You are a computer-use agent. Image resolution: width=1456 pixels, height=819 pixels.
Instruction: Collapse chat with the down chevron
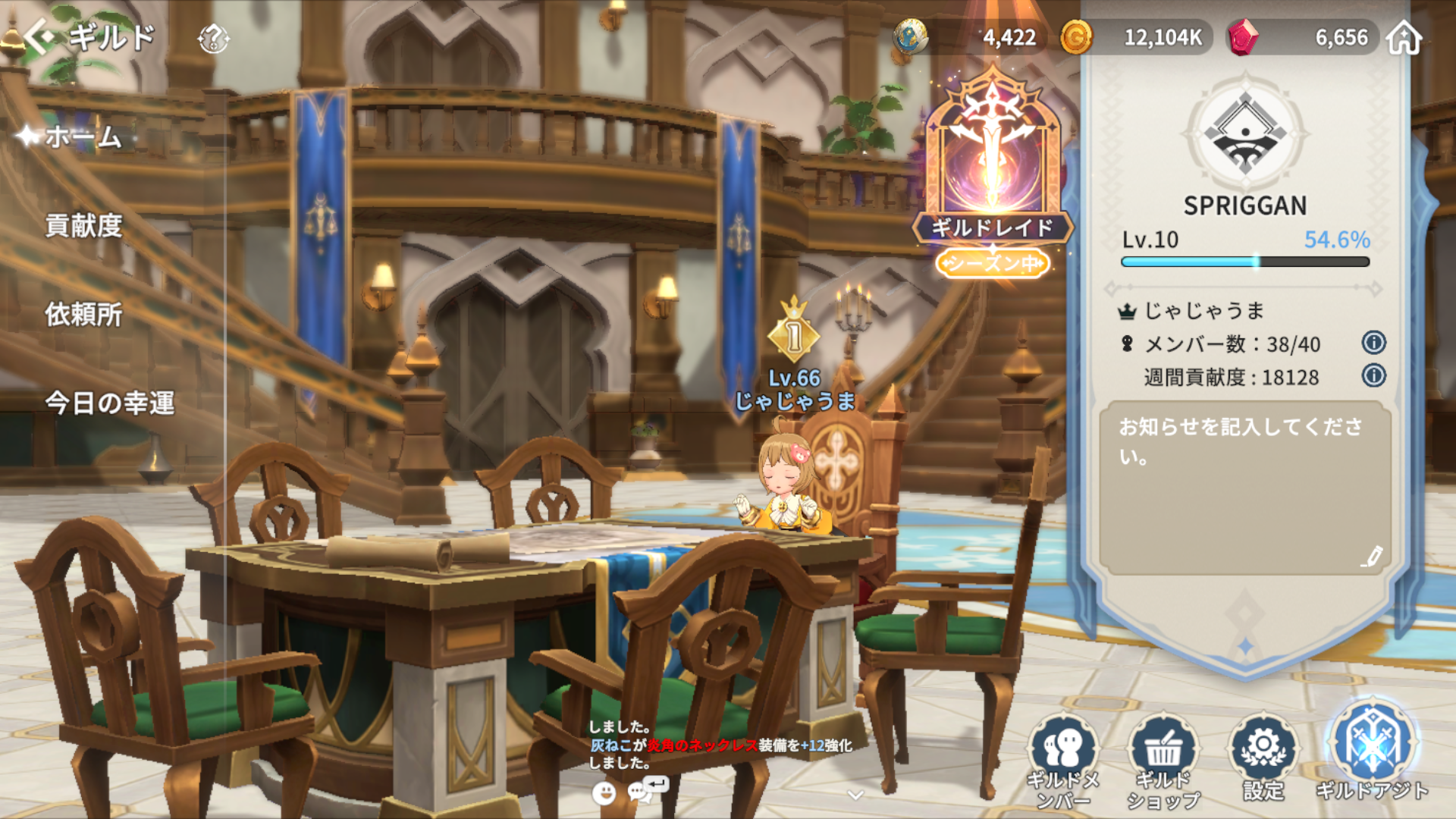[x=855, y=795]
